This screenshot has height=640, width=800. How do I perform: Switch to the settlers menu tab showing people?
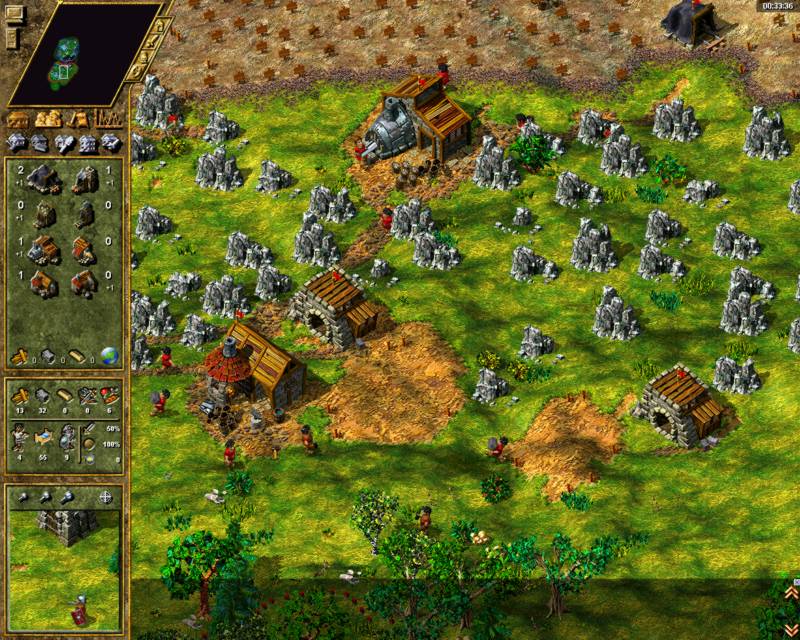[48, 119]
